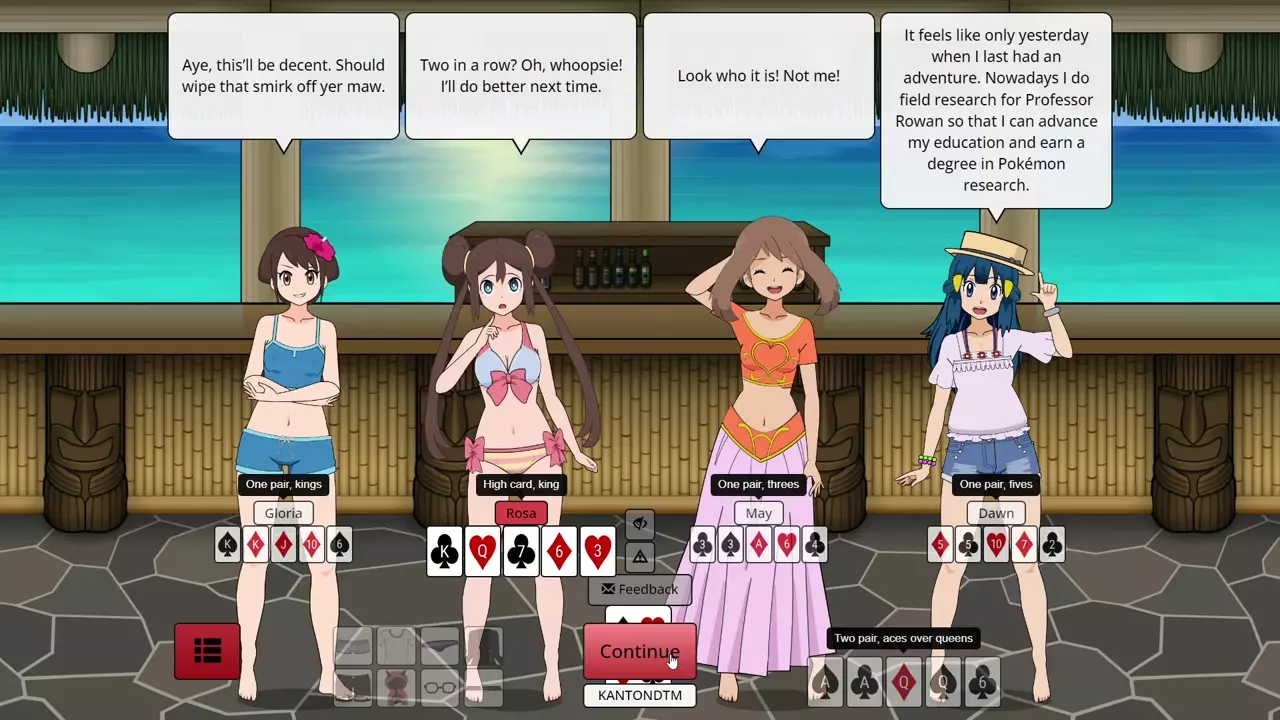Click Rosa's seven of clubs card
Image resolution: width=1280 pixels, height=720 pixels.
(521, 551)
